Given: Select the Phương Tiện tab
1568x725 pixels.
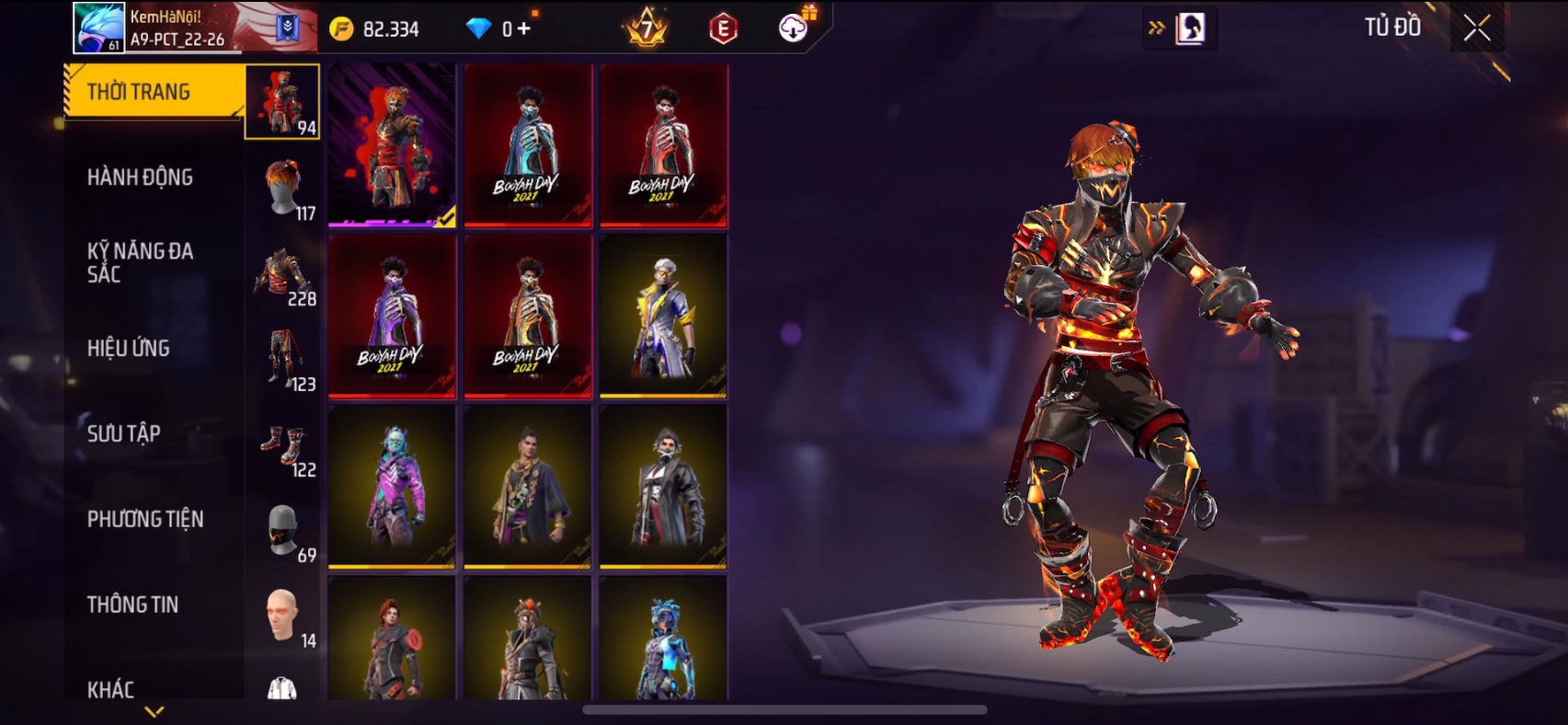Looking at the screenshot, I should (145, 519).
